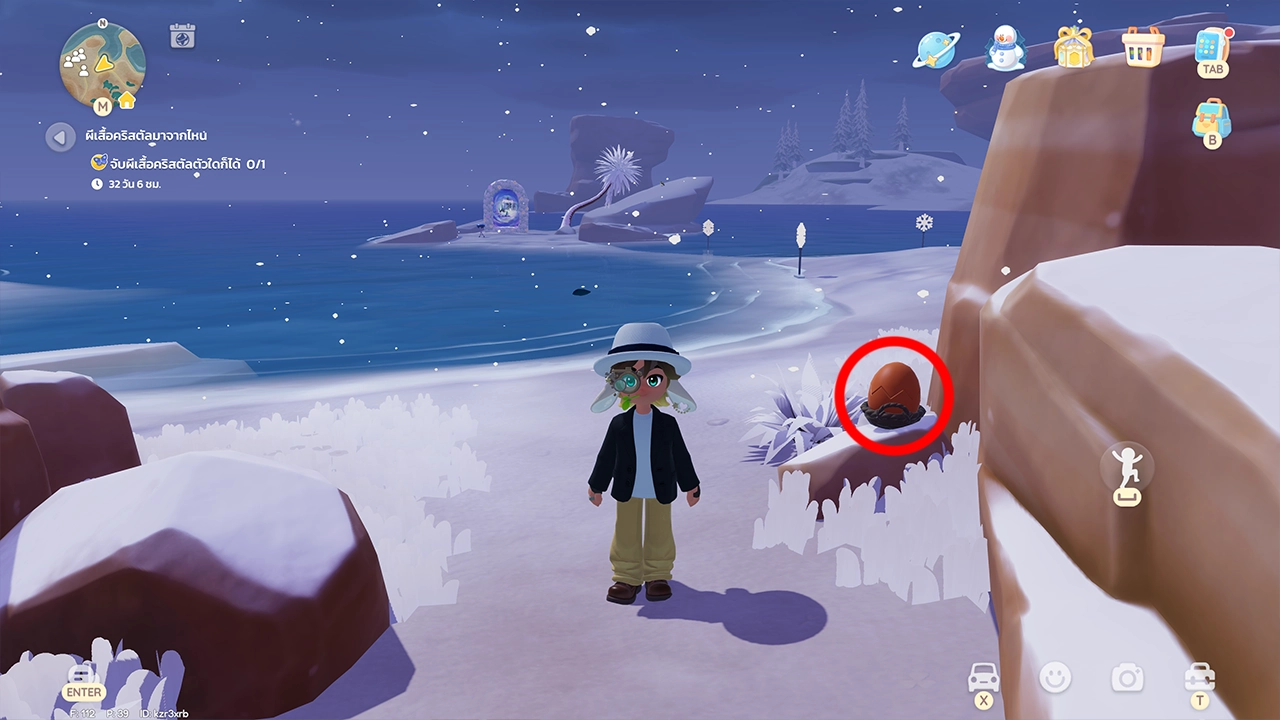
Task: Select the crystal butterfly quest objective
Action: [x=178, y=163]
